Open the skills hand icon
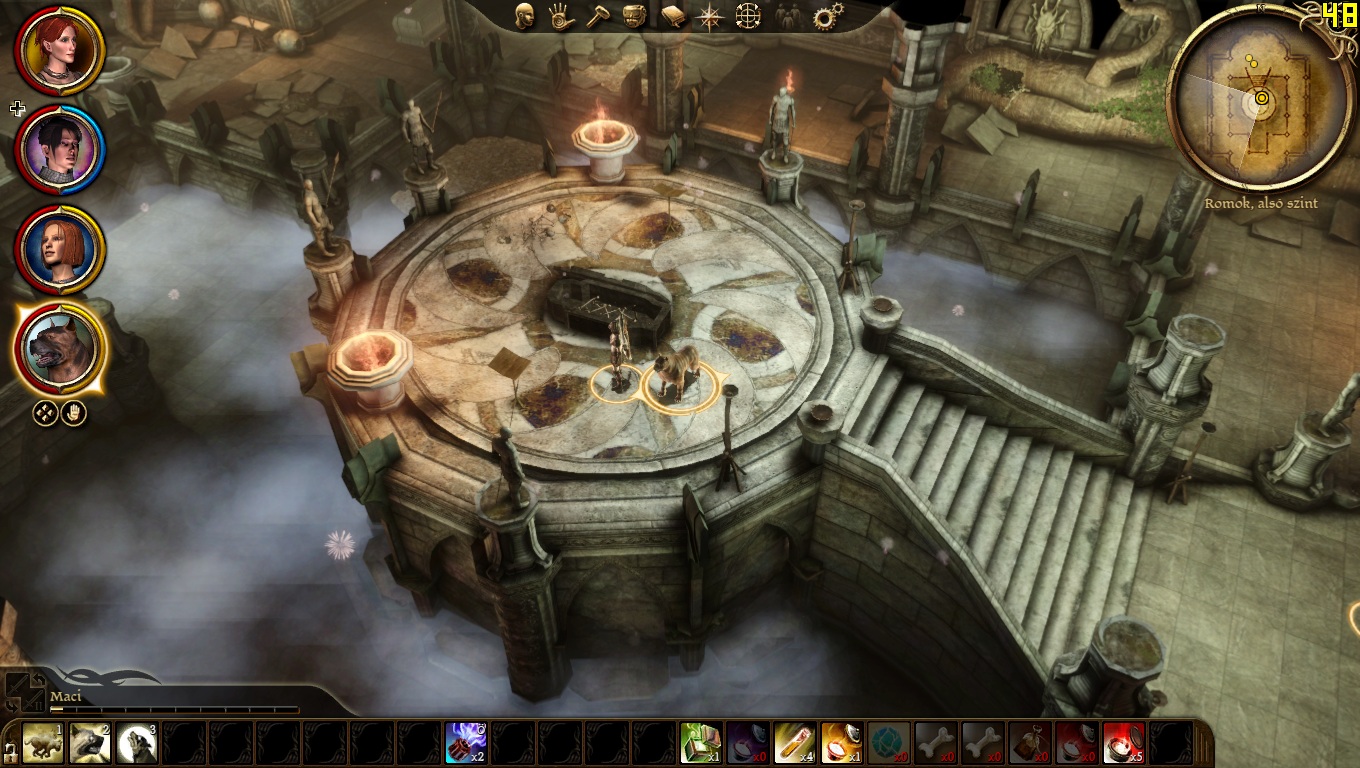 (561, 16)
